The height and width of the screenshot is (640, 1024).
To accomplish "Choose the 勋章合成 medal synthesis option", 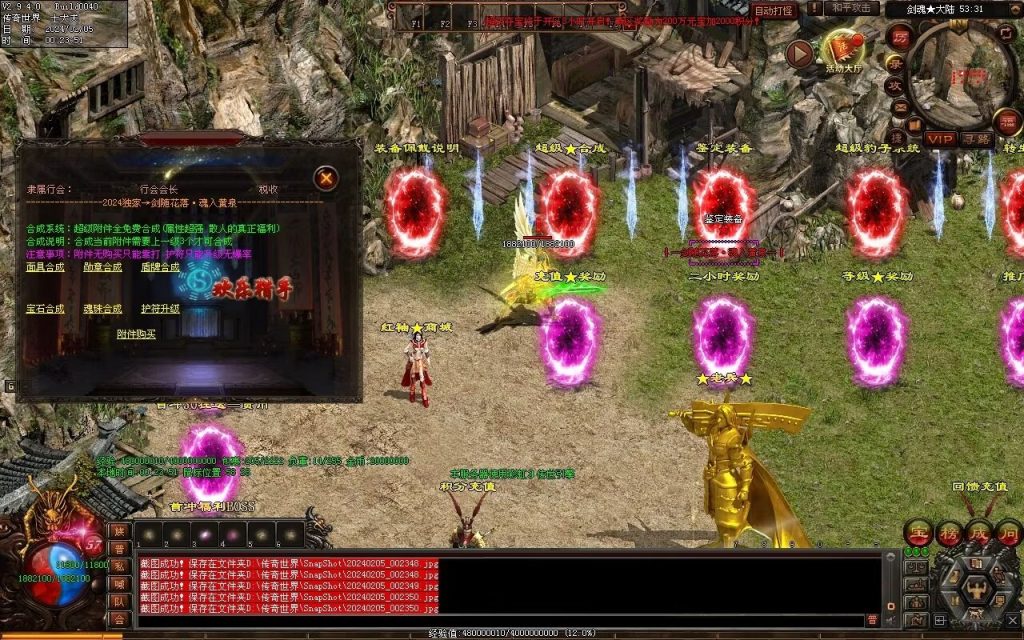I will click(x=102, y=267).
